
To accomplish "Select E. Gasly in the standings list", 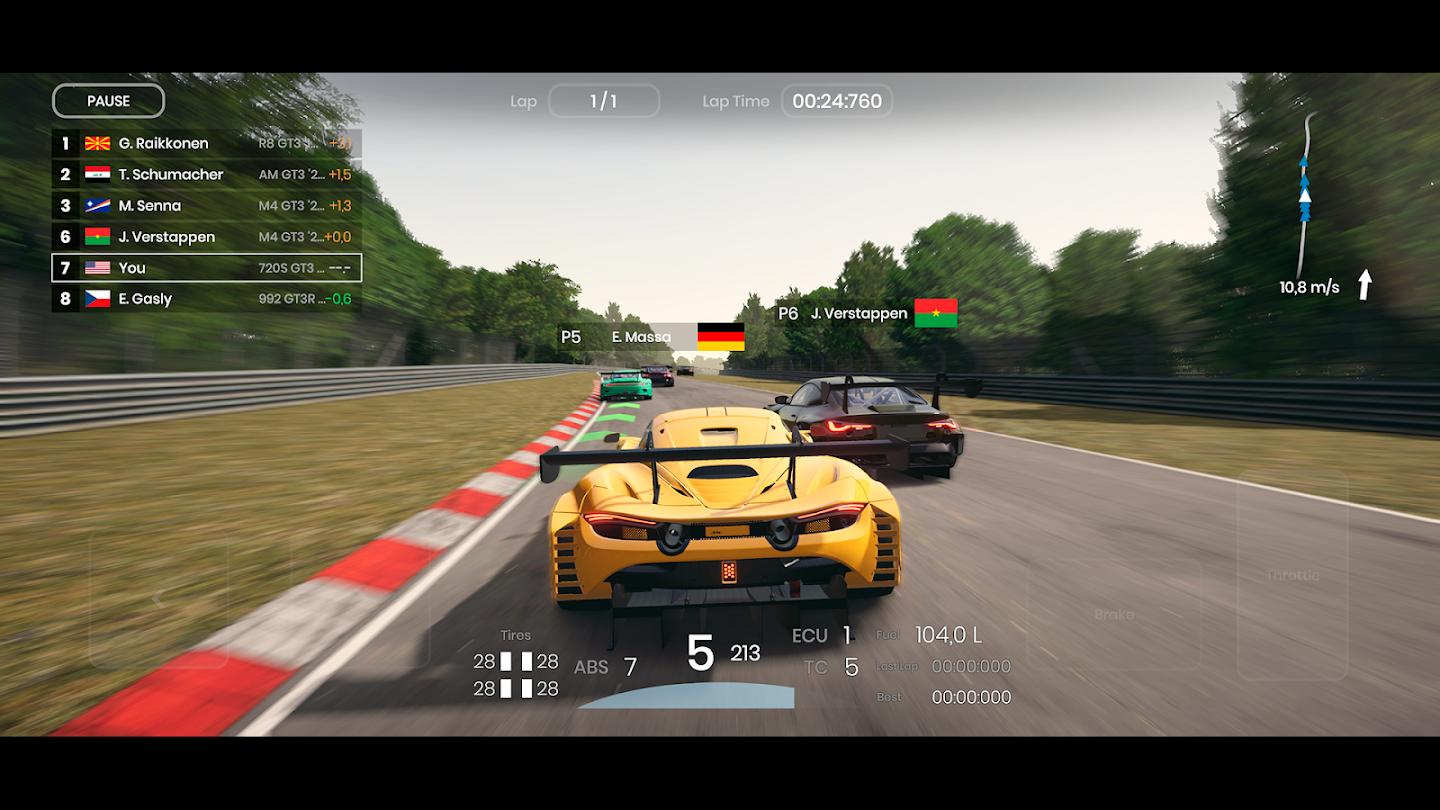I will click(x=206, y=299).
